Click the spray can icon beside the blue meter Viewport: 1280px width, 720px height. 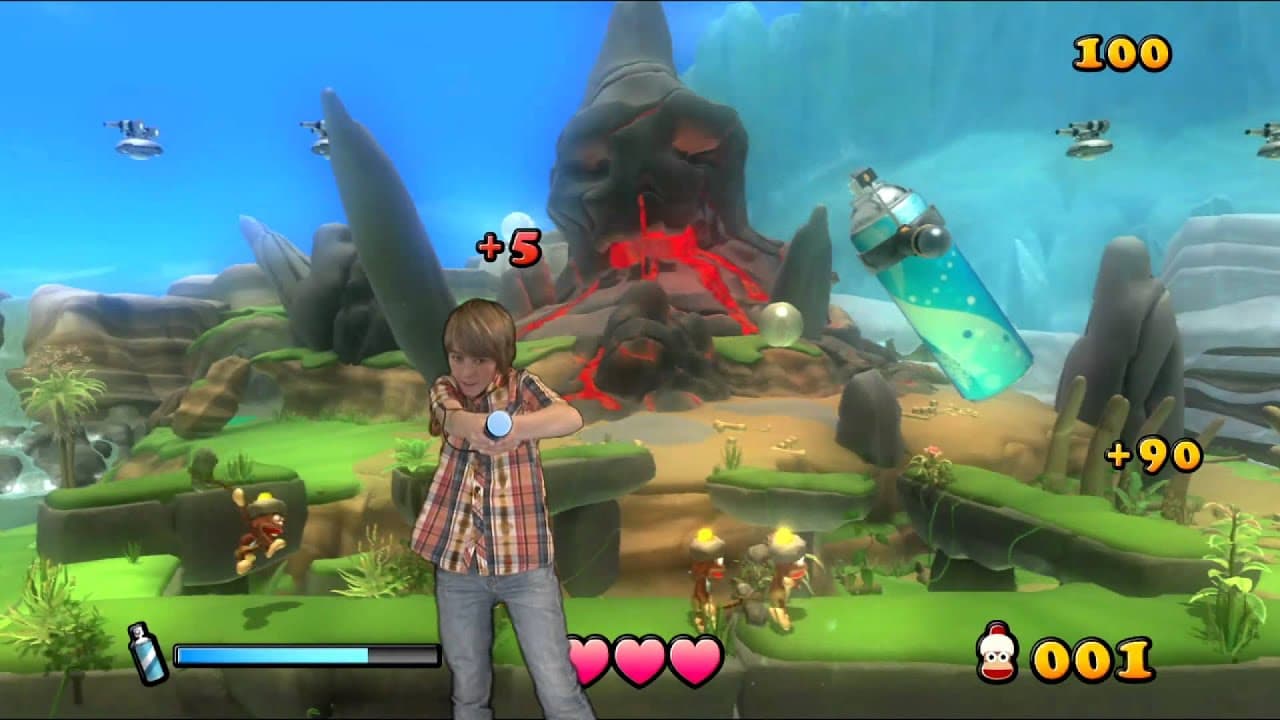[x=147, y=653]
